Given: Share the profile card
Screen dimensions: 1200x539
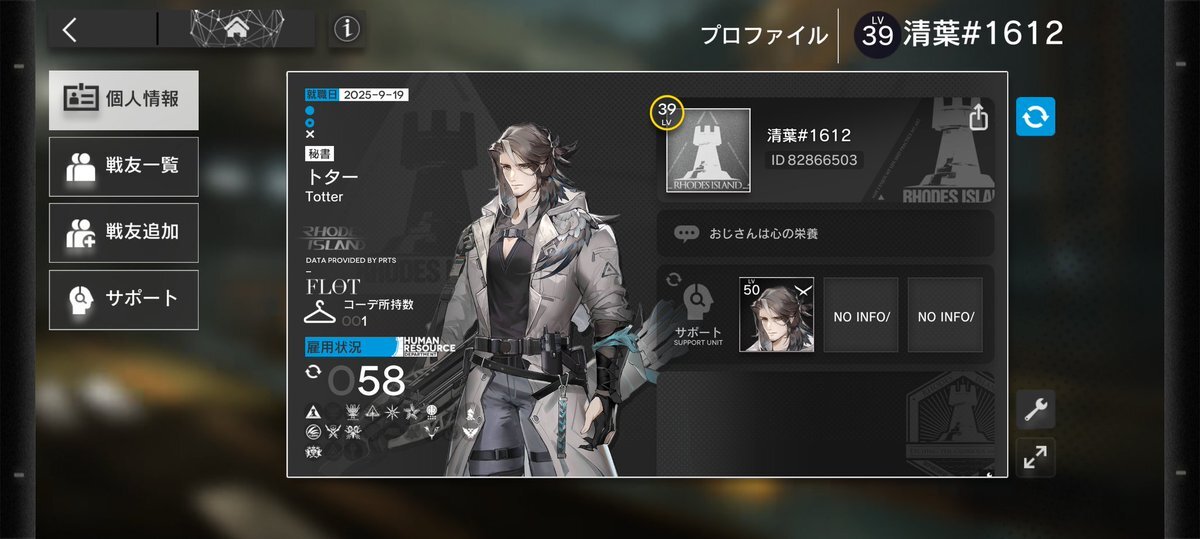Looking at the screenshot, I should (978, 117).
